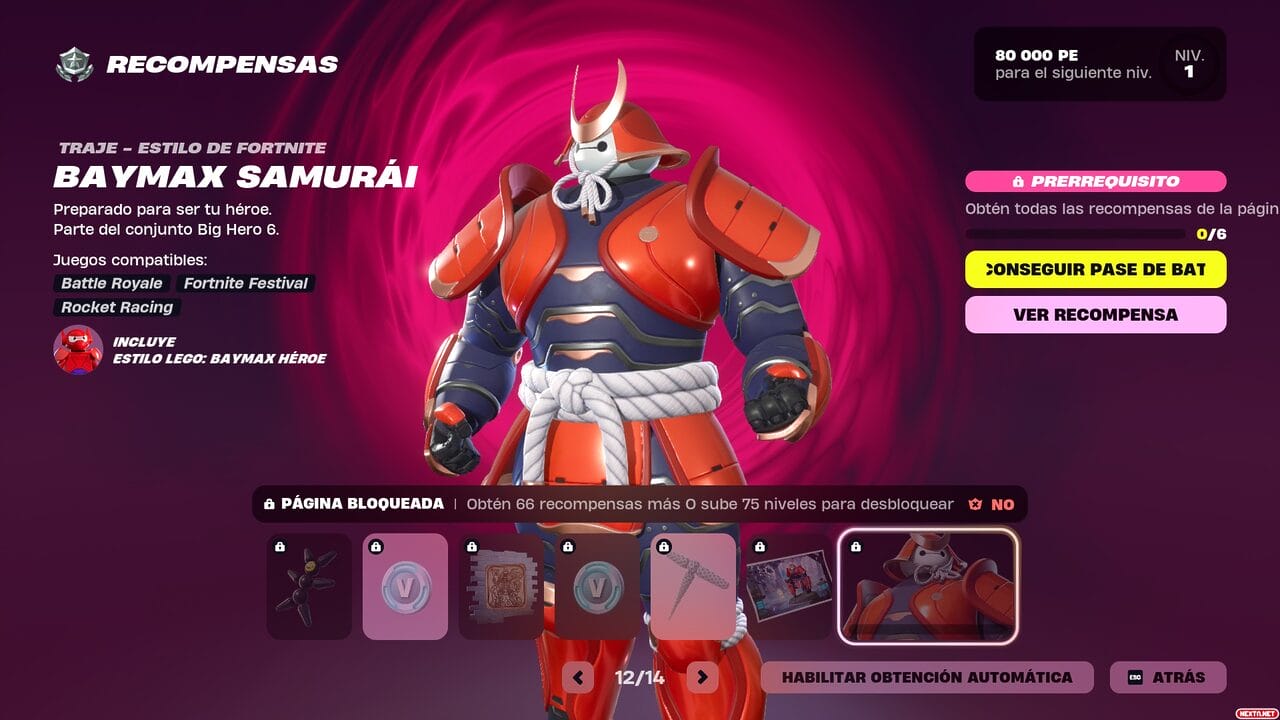Select the Baymax Samurái outfit reward tile
The image size is (1280, 720).
(927, 586)
